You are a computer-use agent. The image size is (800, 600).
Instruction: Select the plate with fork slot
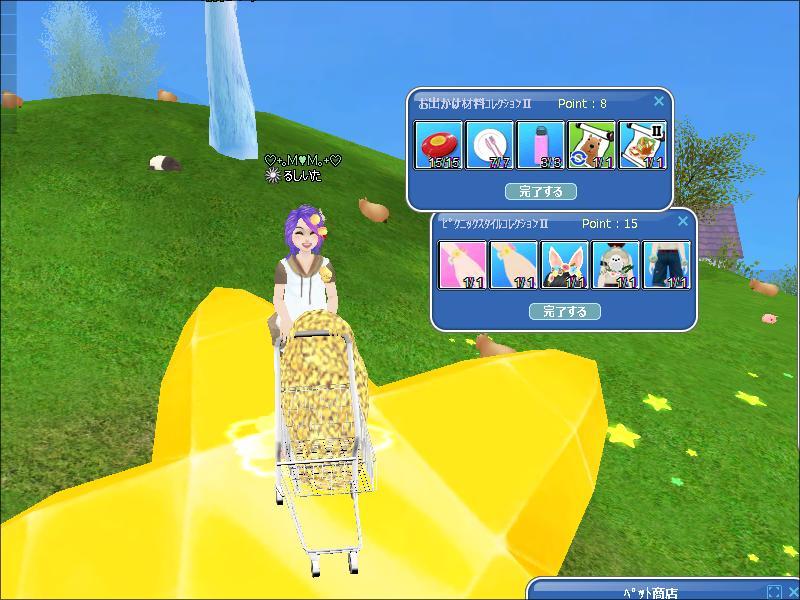[490, 146]
